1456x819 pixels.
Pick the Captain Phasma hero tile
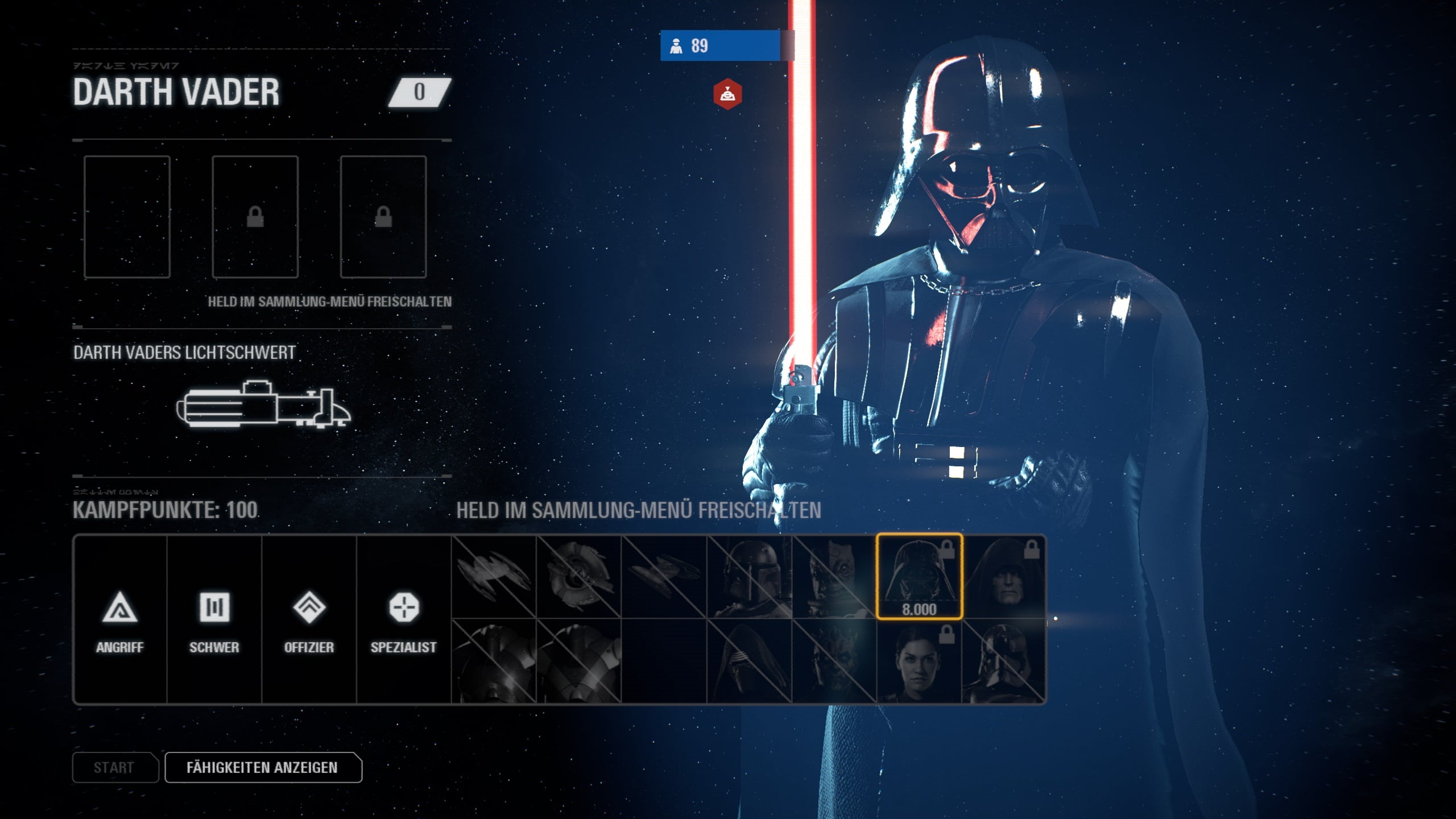[1004, 661]
